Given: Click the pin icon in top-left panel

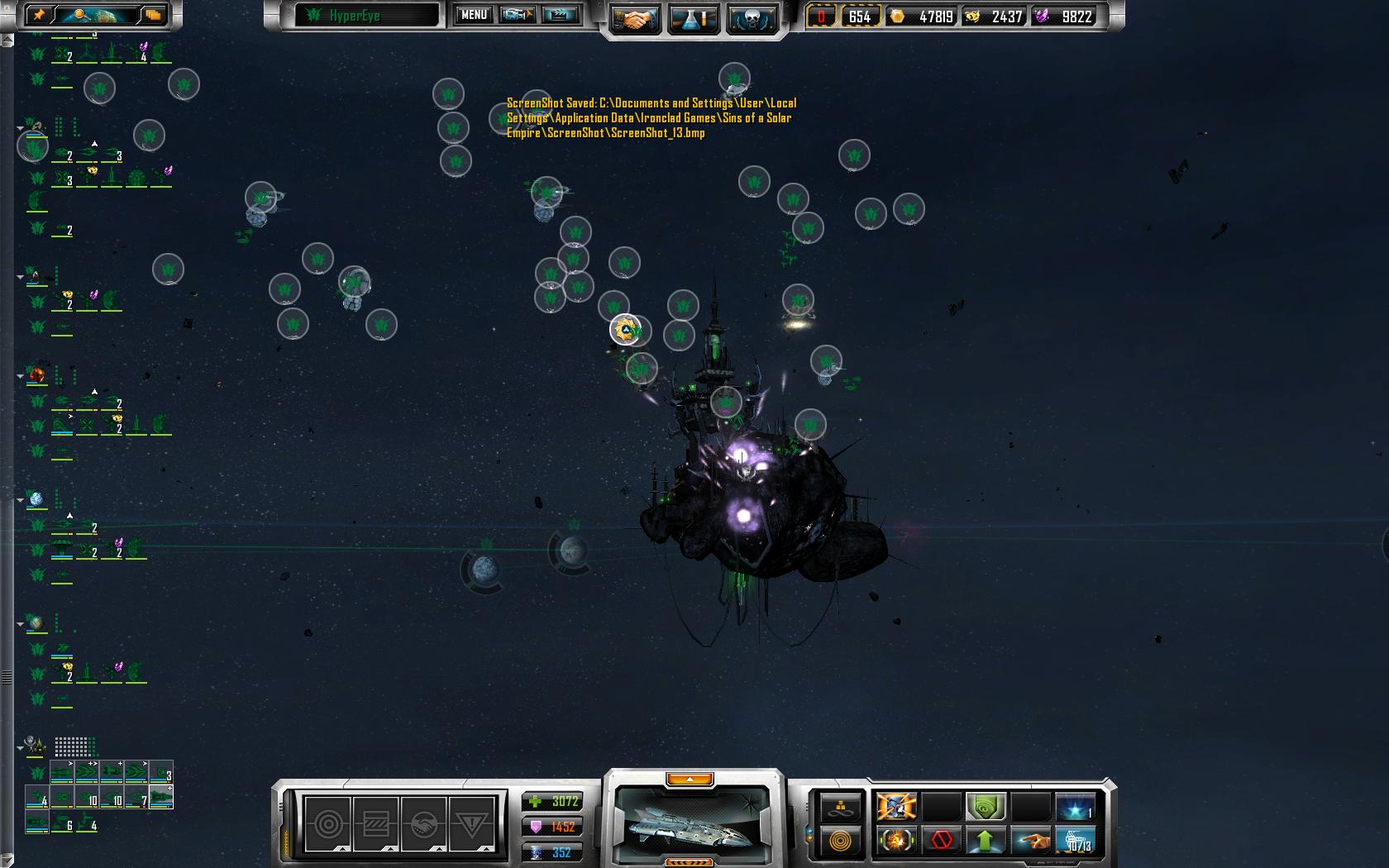Looking at the screenshot, I should point(40,15).
